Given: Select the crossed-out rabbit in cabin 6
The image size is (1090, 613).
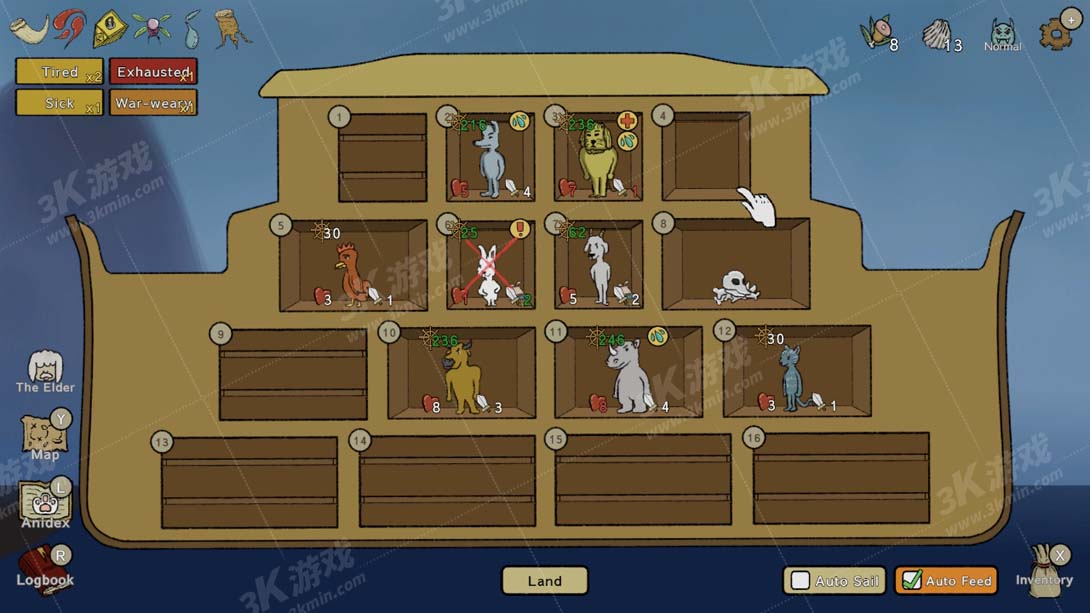Looking at the screenshot, I should [488, 274].
